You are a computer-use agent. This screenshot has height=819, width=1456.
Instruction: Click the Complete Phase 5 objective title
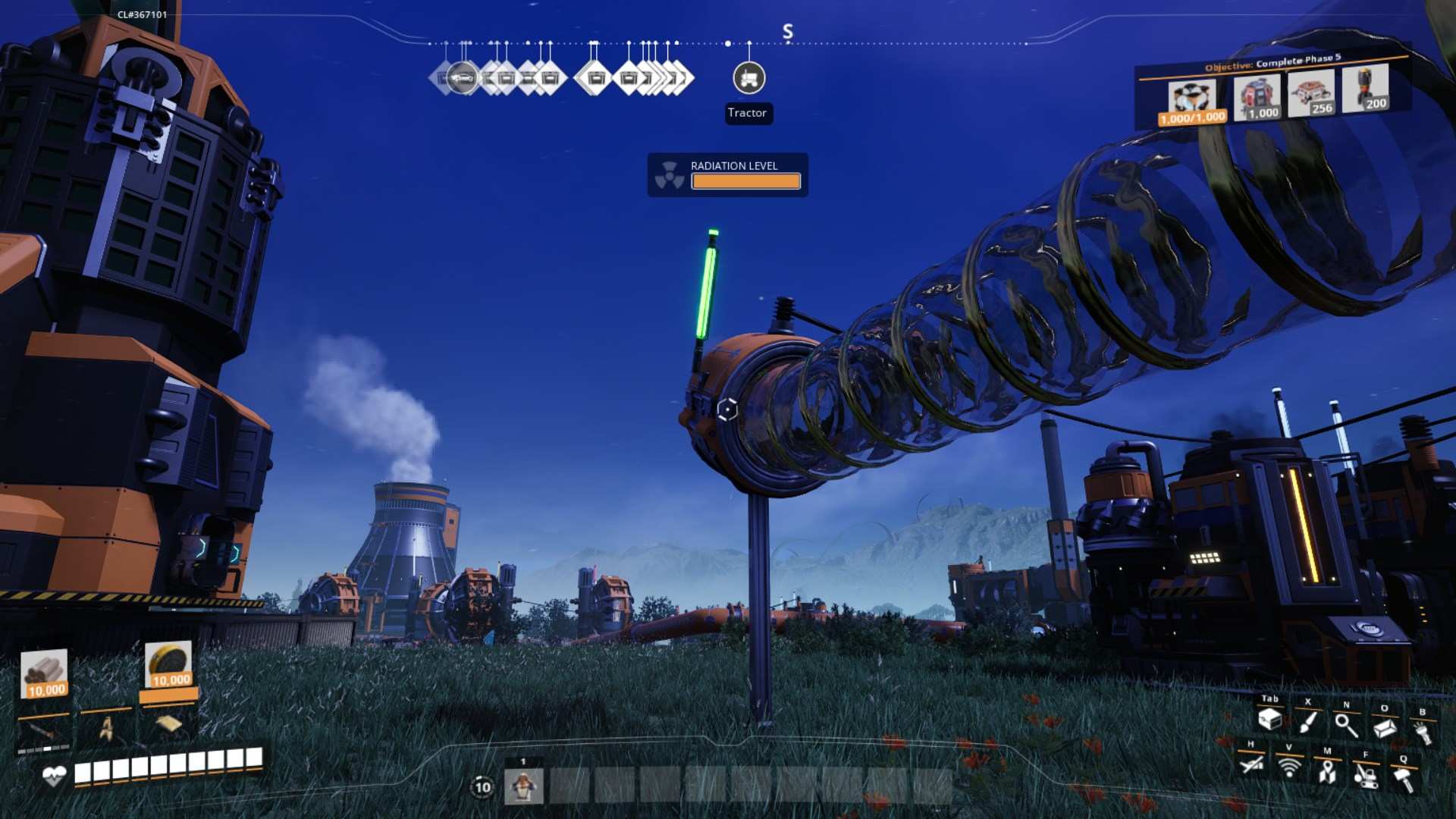pos(1273,62)
